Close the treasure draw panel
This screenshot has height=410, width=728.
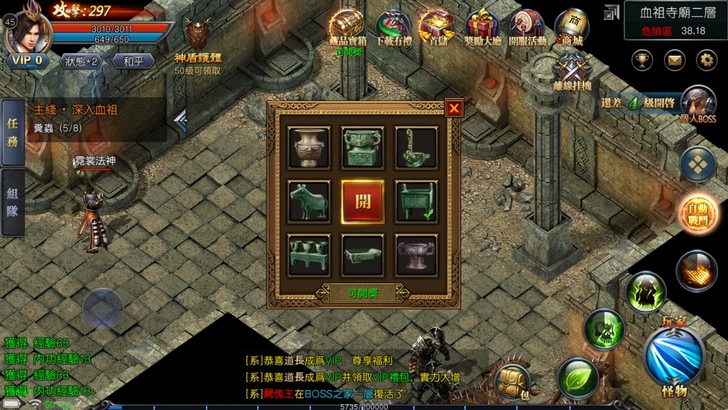(x=454, y=107)
